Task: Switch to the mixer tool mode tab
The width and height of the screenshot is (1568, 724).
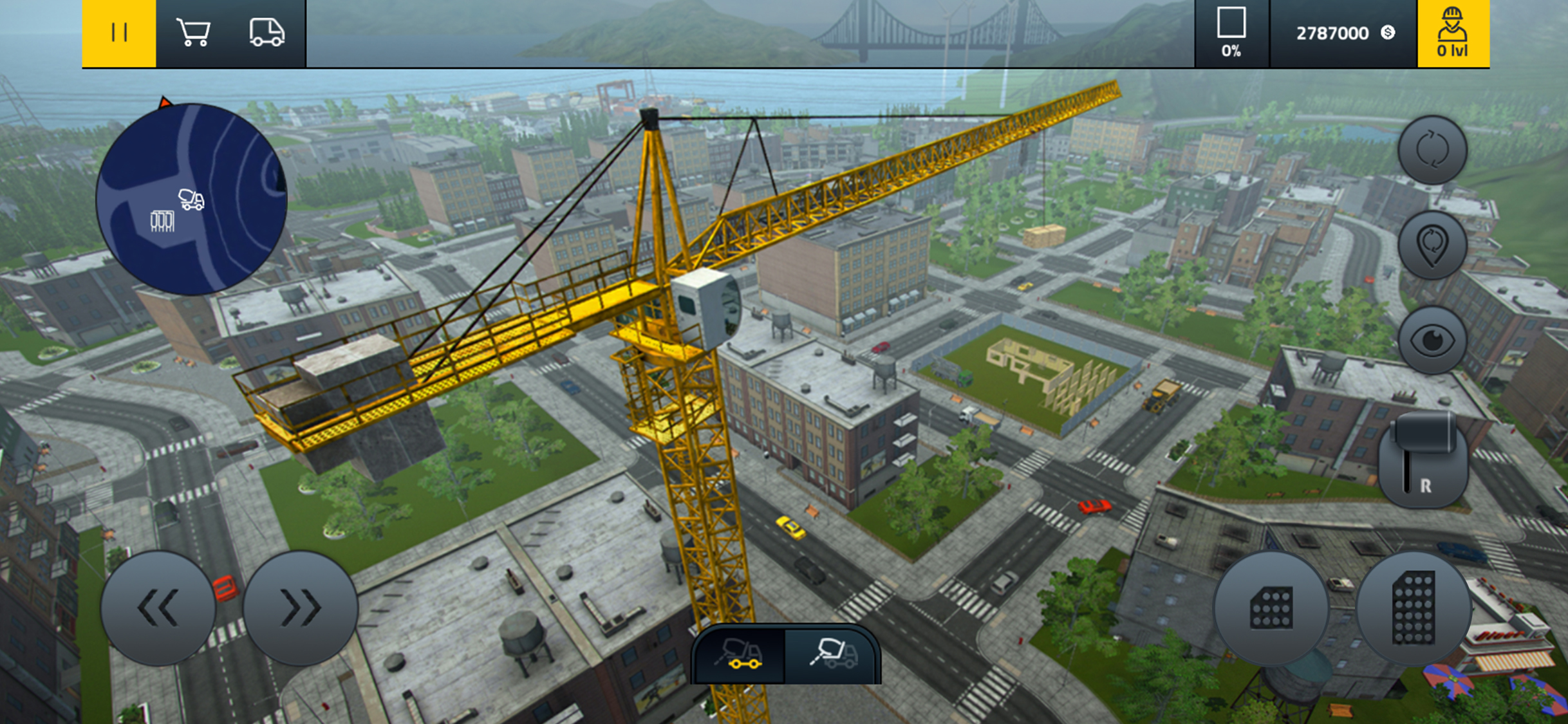Action: (833, 654)
